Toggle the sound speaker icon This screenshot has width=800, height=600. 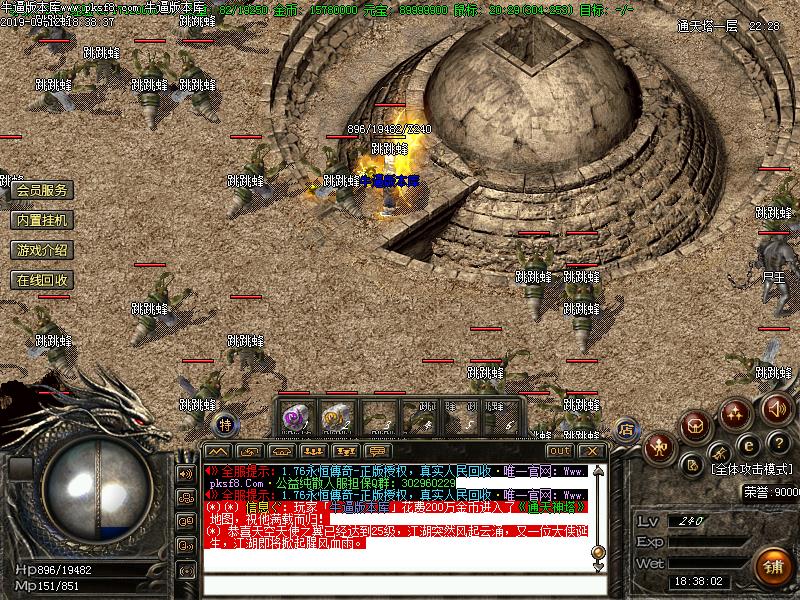776,408
